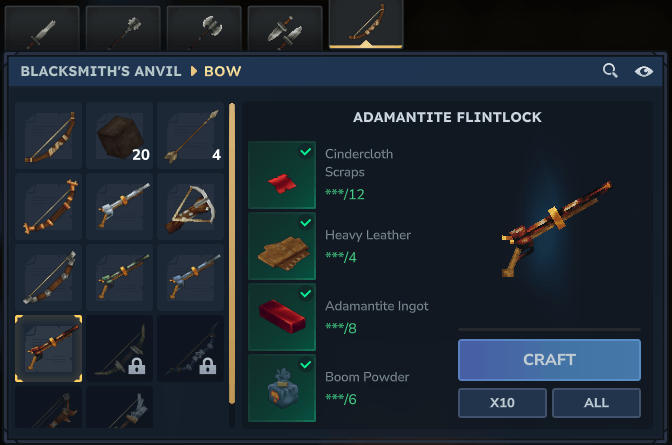Open the recipe search magnifier
Viewport: 672px width, 445px height.
coord(610,71)
